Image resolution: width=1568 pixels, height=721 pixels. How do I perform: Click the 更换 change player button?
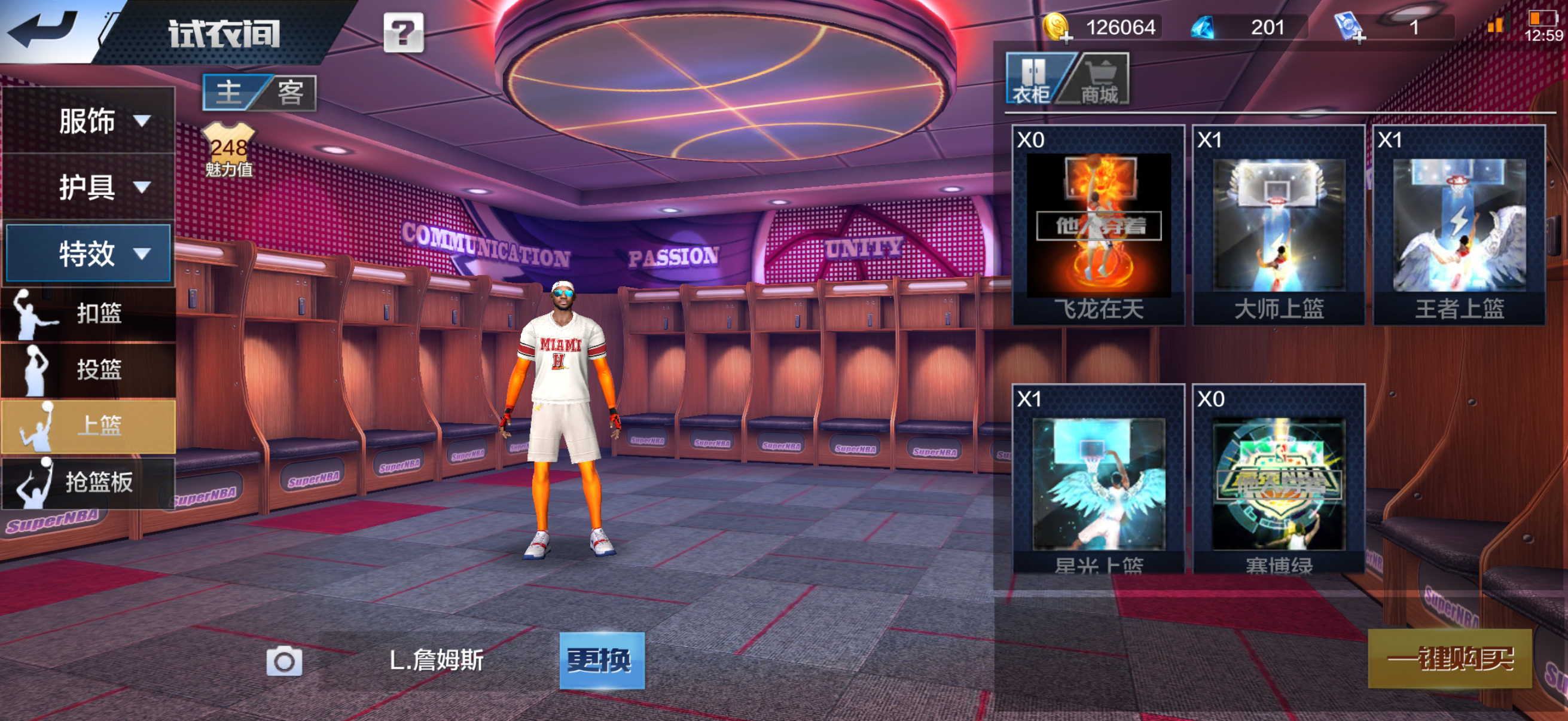[602, 660]
